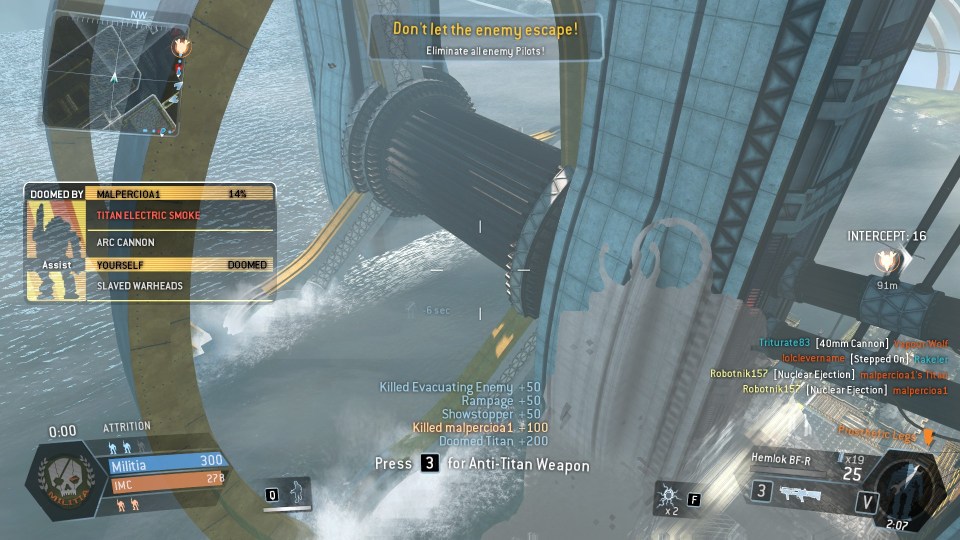Click the Militia skull faction emblem
Viewport: 960px width, 540px height.
[67, 476]
